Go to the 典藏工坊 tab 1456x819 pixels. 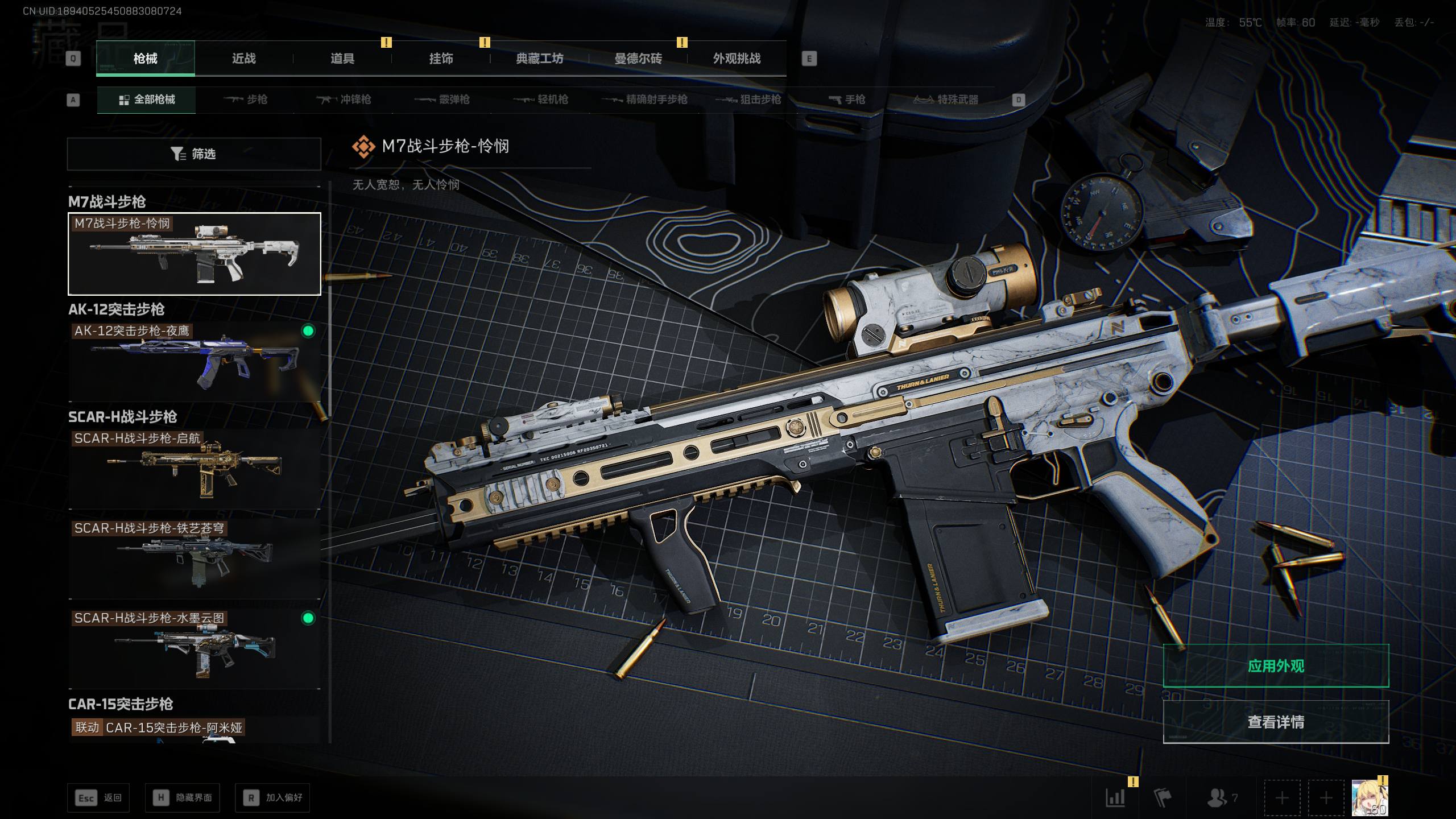539,59
